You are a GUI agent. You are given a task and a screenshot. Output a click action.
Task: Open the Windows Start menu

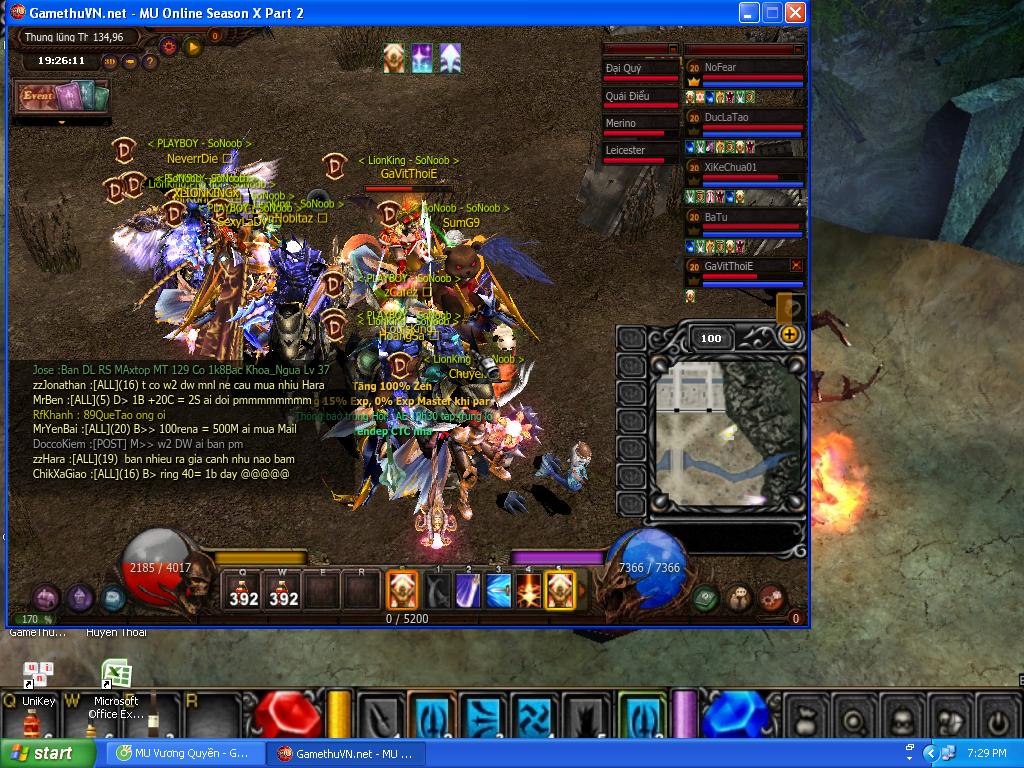coord(40,753)
